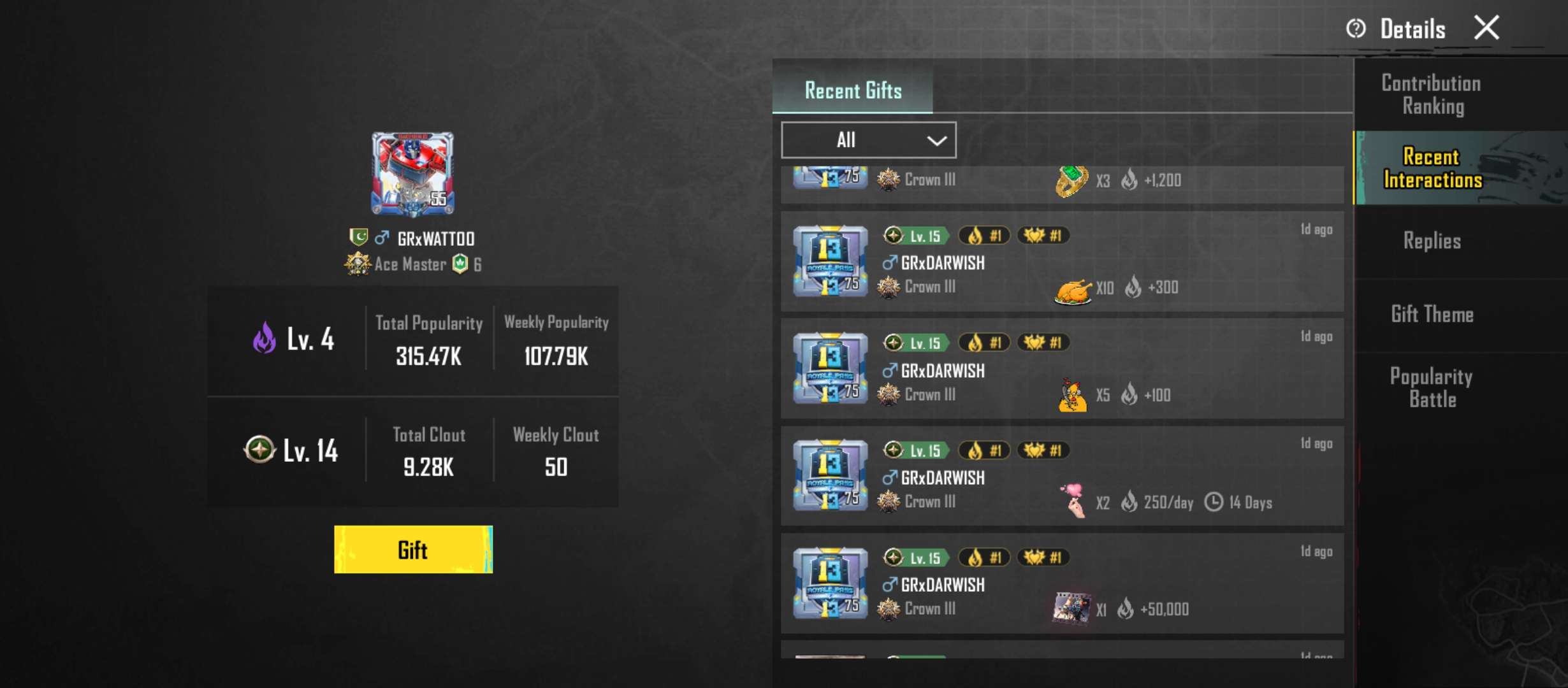The height and width of the screenshot is (688, 1568).
Task: Select the gift row showing +50,000 popularity
Action: point(1062,584)
